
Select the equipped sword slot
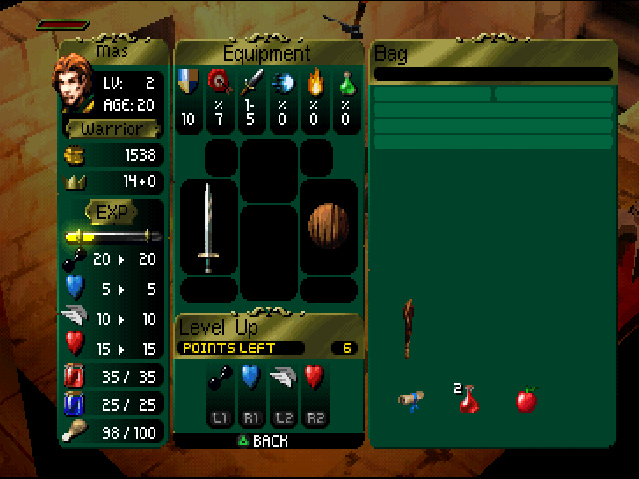(208, 227)
